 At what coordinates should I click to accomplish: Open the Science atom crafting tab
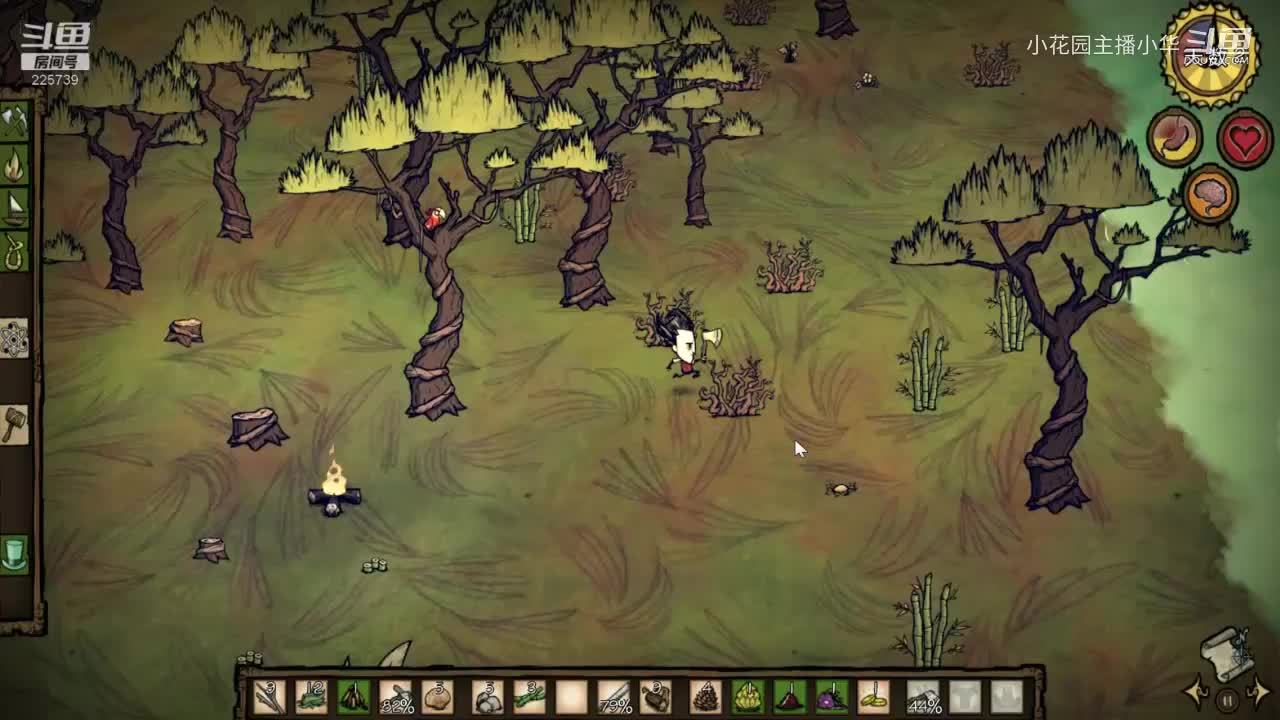pos(15,338)
